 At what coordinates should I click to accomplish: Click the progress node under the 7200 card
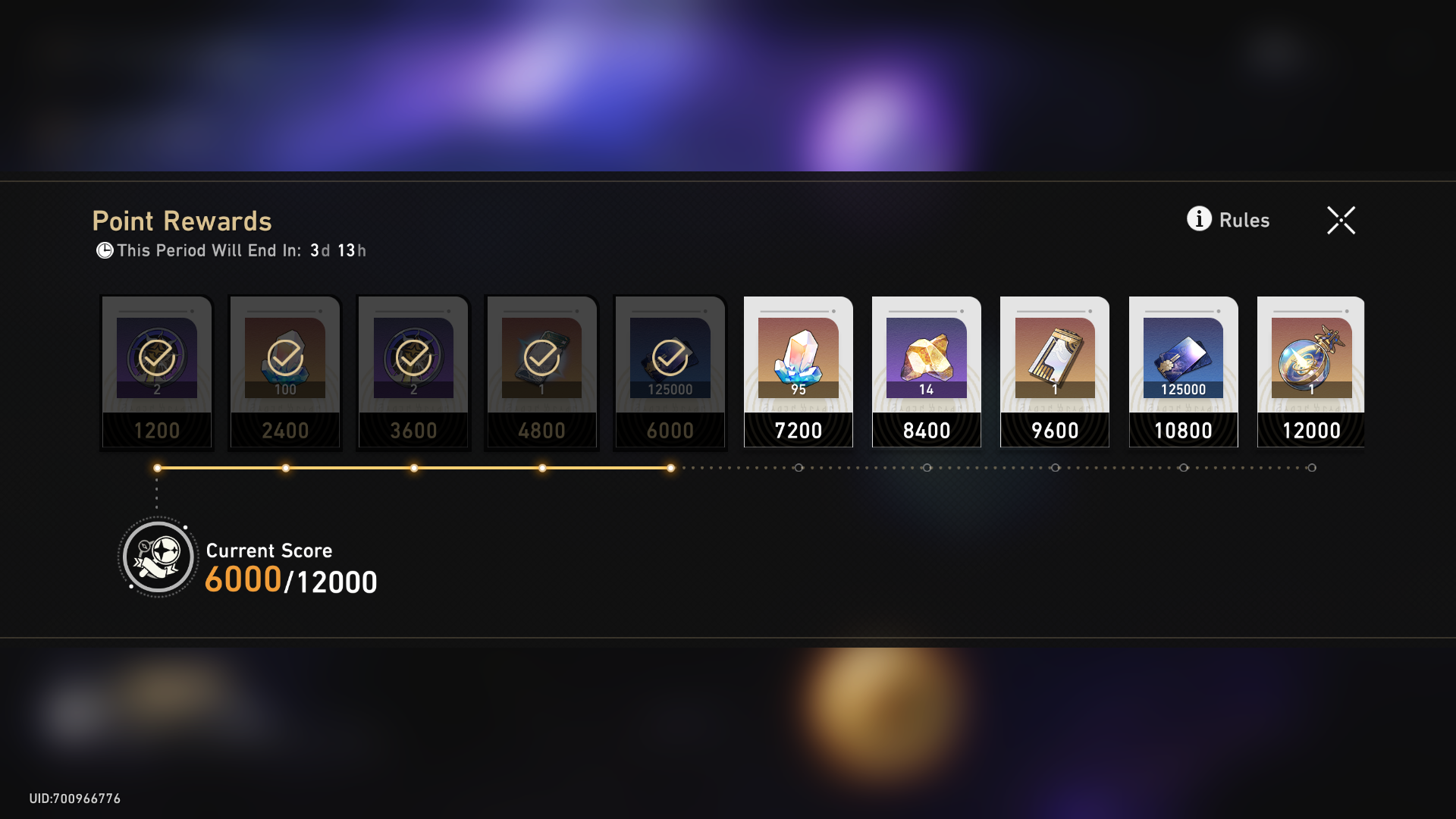pyautogui.click(x=799, y=469)
